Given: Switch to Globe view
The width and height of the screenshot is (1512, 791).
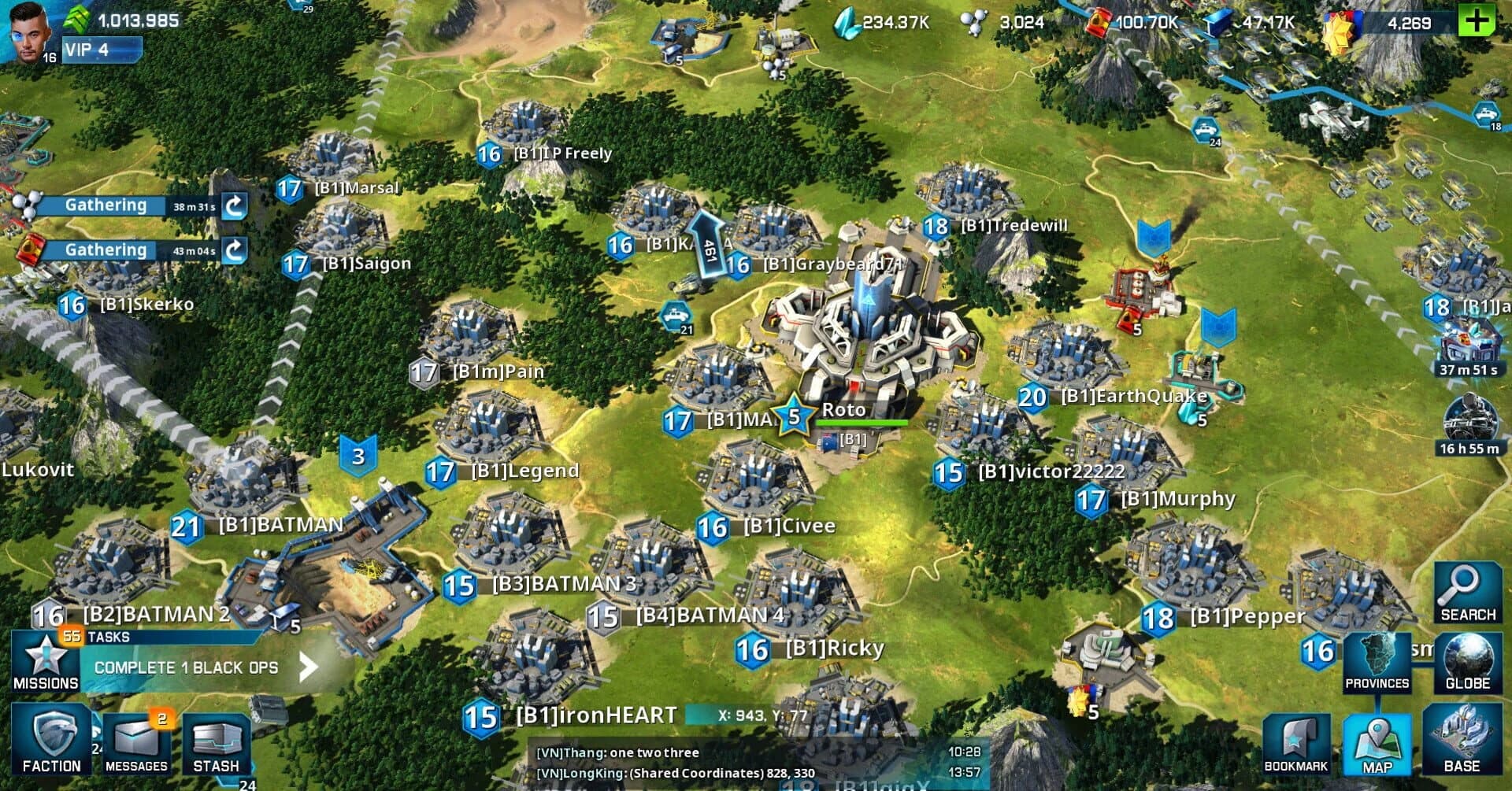Looking at the screenshot, I should tap(1466, 661).
